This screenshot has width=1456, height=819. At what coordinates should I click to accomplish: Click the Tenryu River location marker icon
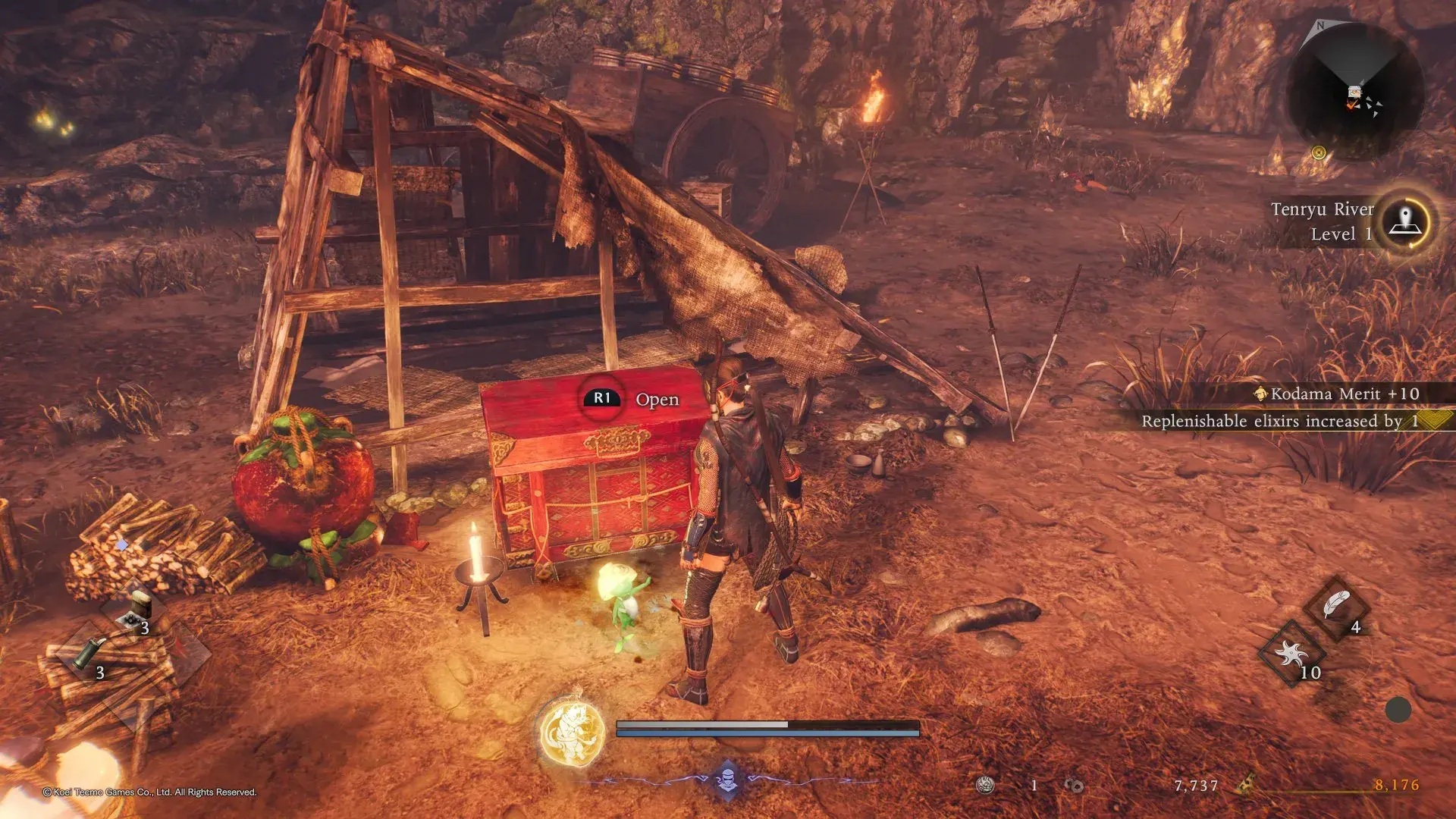pyautogui.click(x=1405, y=222)
